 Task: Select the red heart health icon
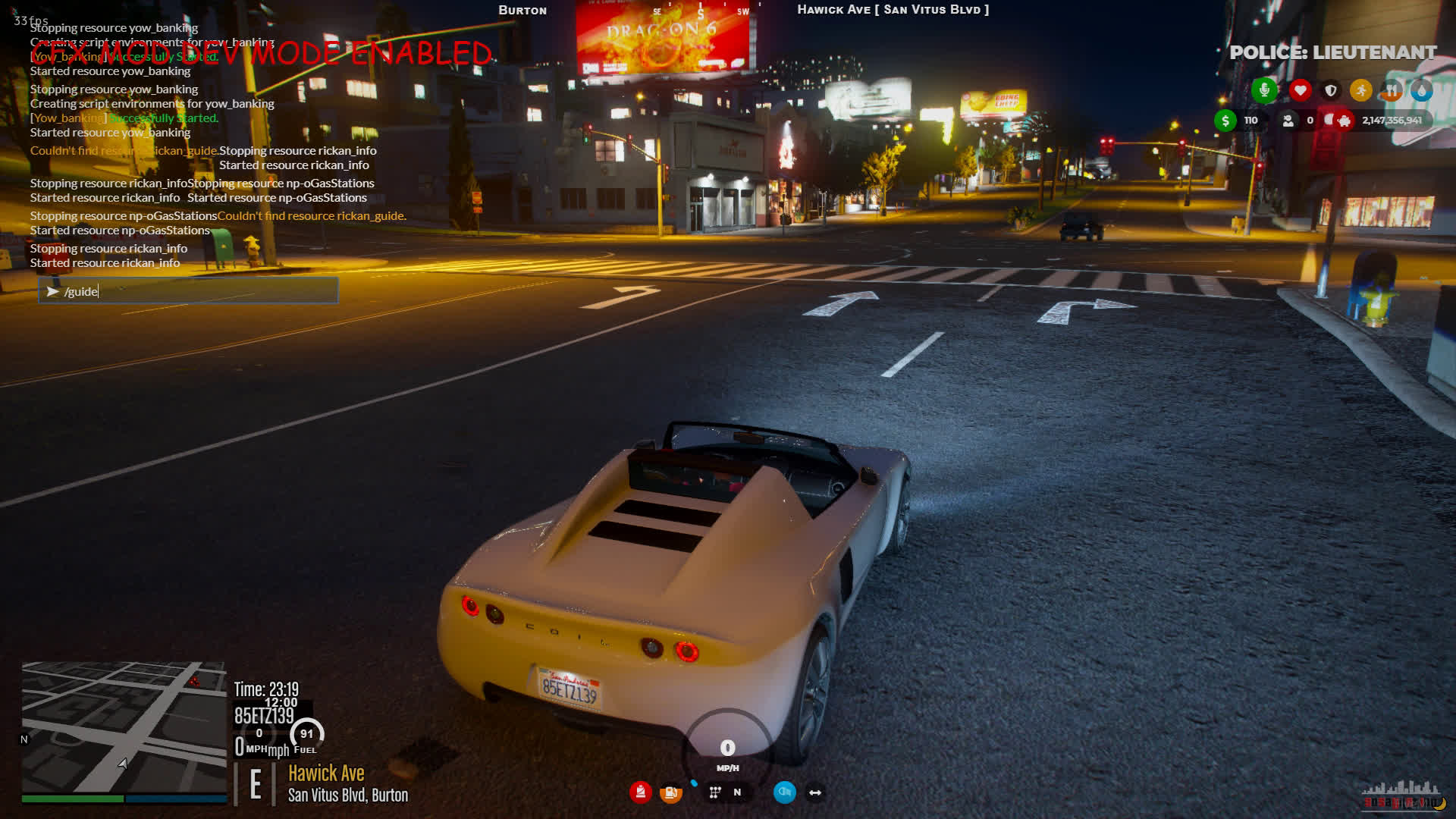[1301, 91]
